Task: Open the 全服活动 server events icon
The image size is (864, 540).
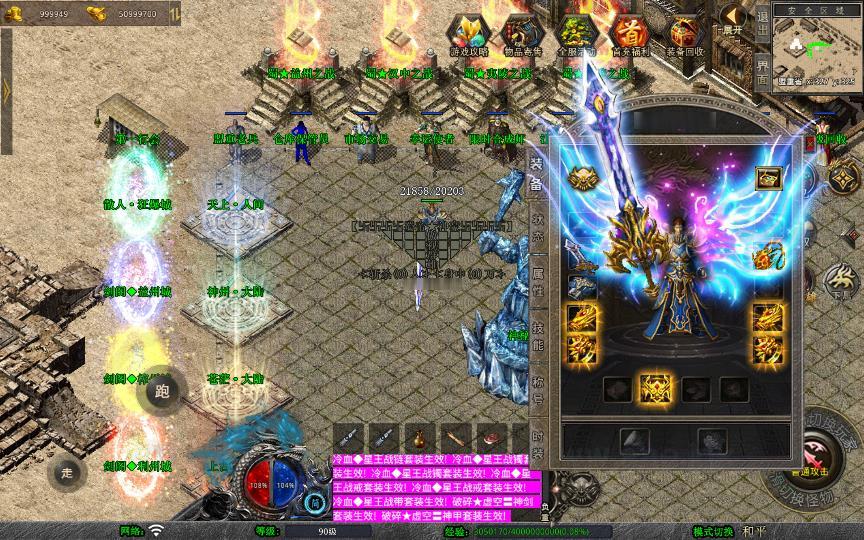Action: (575, 35)
